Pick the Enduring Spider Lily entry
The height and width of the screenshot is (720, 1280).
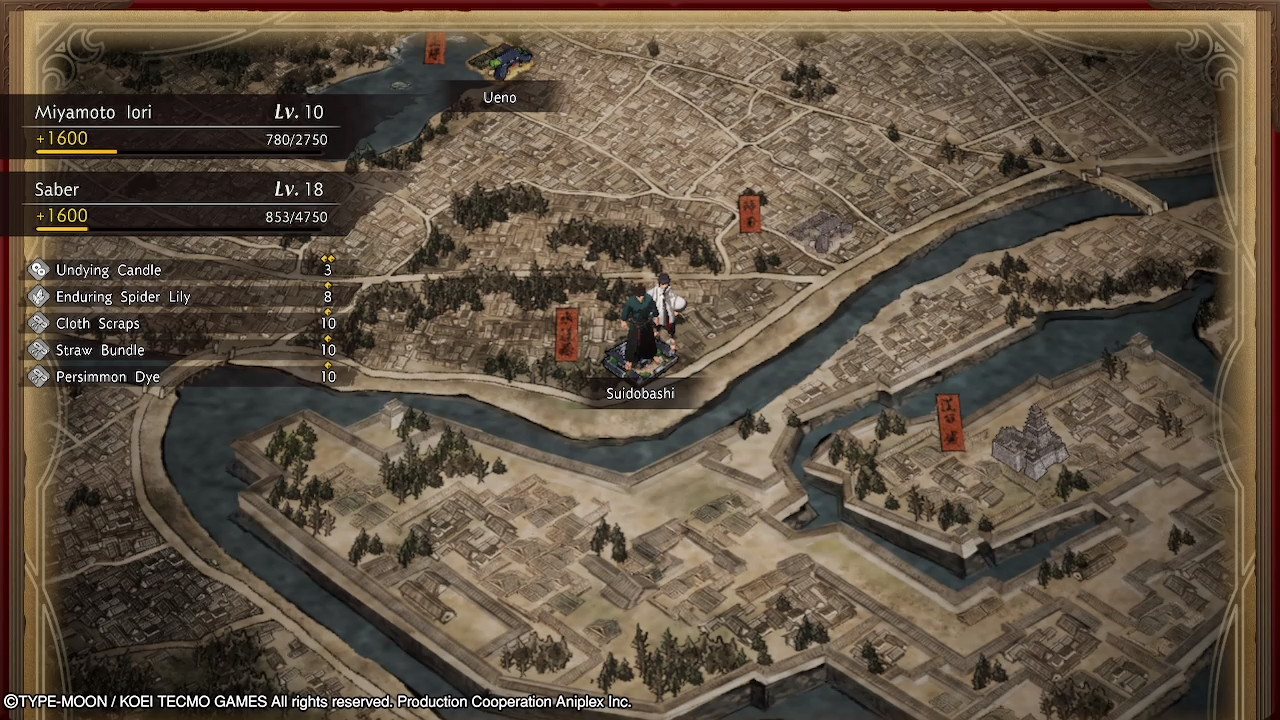180,297
